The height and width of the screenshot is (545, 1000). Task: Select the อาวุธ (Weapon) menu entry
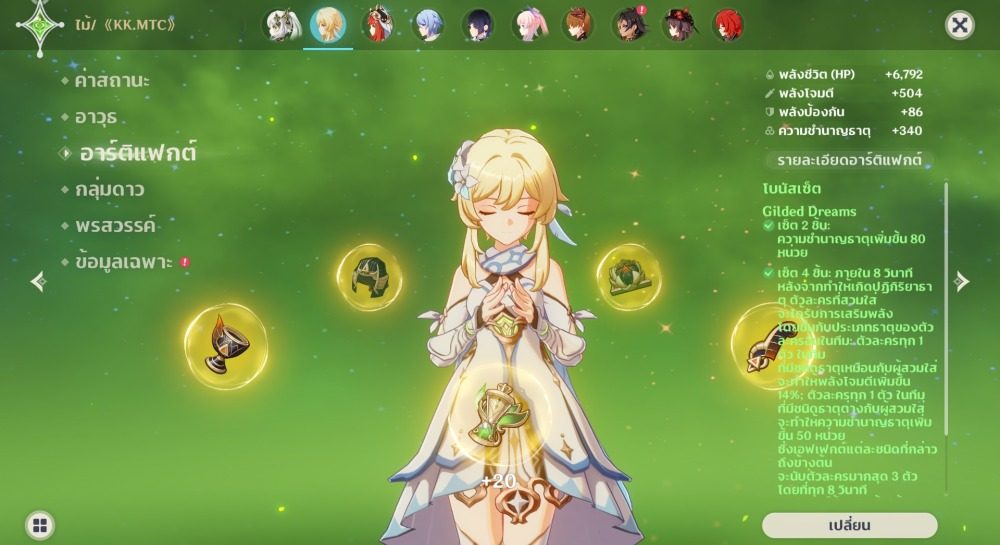(x=96, y=117)
